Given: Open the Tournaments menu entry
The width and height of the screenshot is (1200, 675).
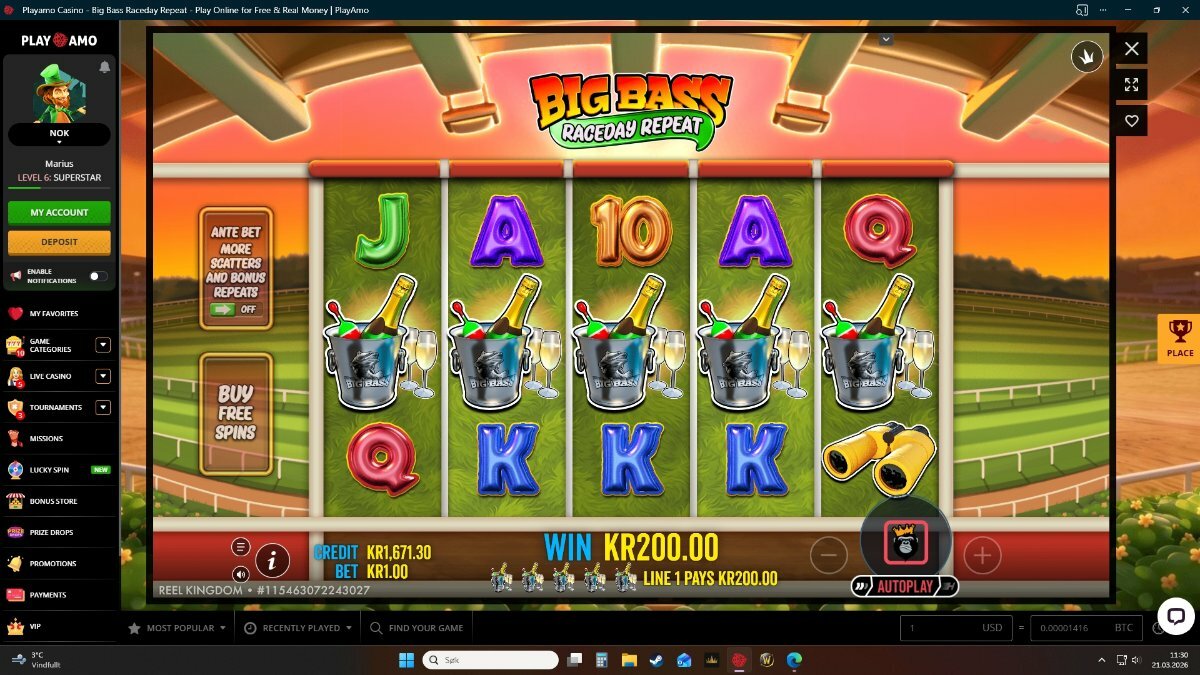Looking at the screenshot, I should click(55, 407).
